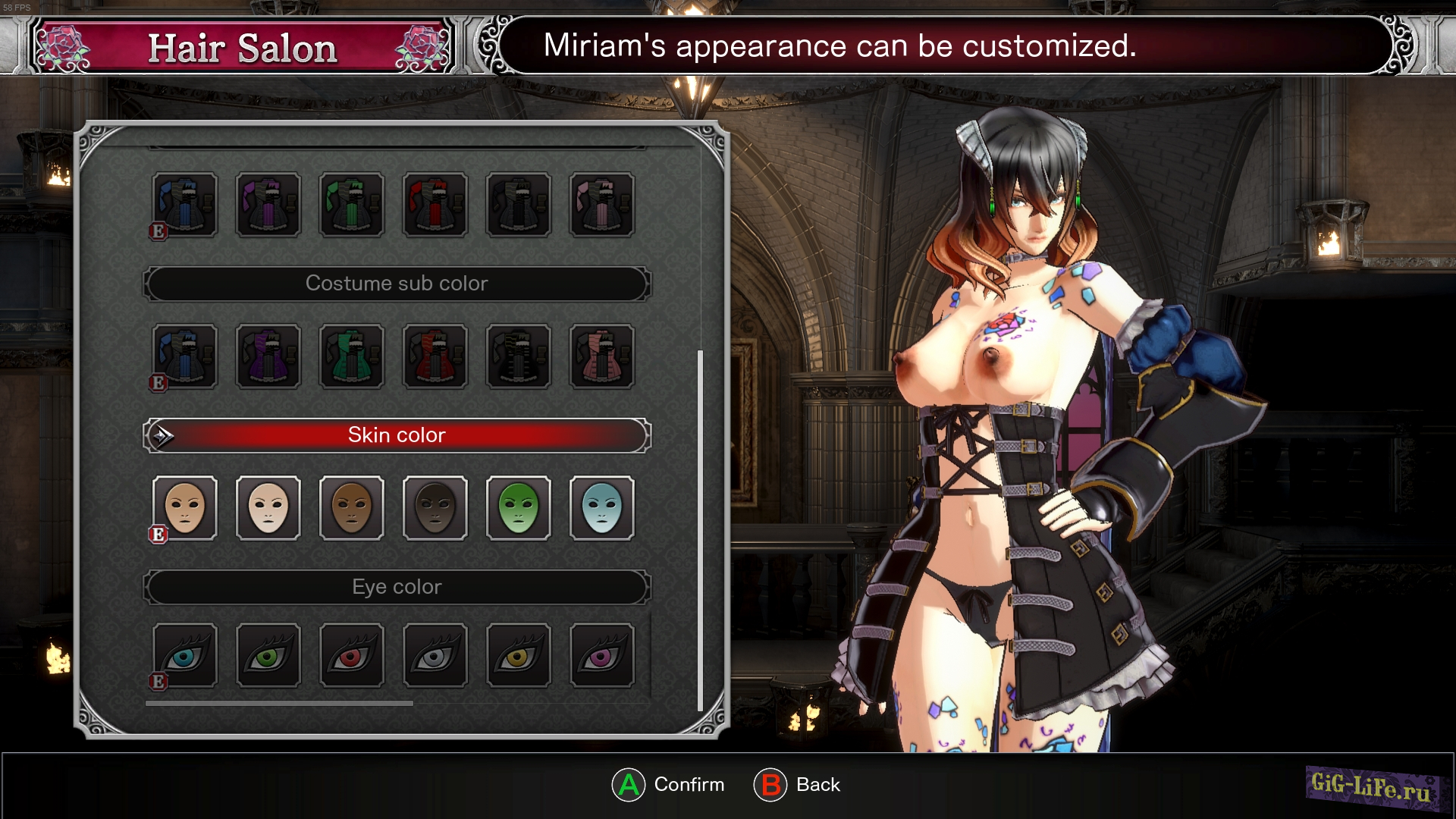The width and height of the screenshot is (1456, 819).
Task: Pick the default tan skin mask
Action: tap(185, 508)
